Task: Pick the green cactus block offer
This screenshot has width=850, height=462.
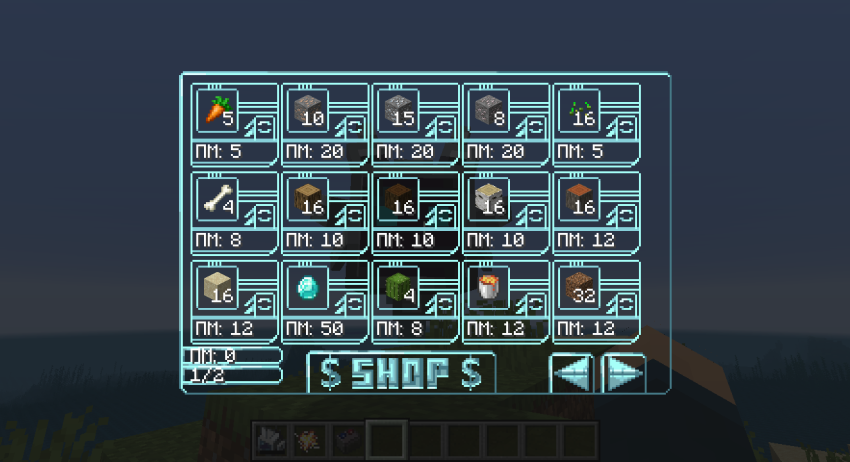Action: pyautogui.click(x=397, y=287)
